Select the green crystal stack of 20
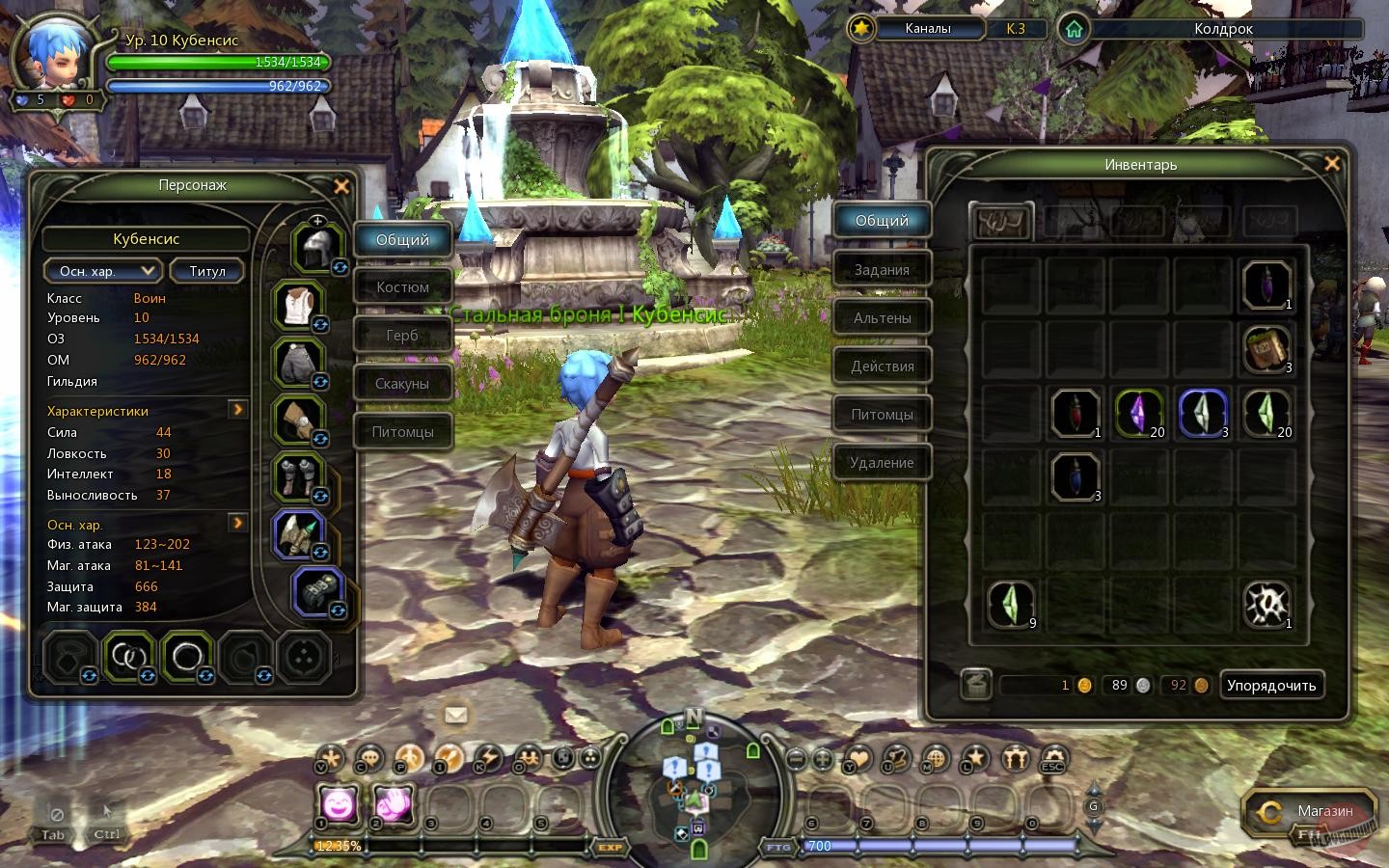This screenshot has width=1389, height=868. tap(1267, 415)
